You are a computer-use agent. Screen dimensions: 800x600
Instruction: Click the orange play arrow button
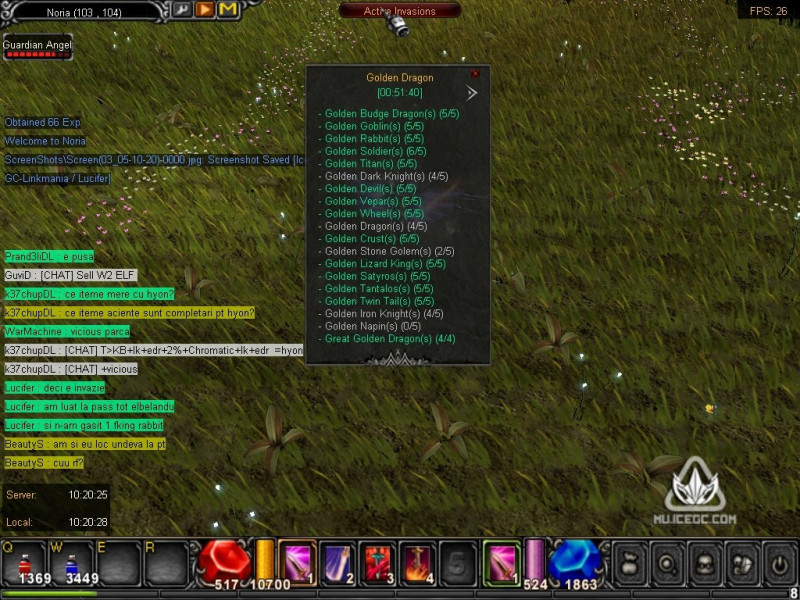click(204, 10)
